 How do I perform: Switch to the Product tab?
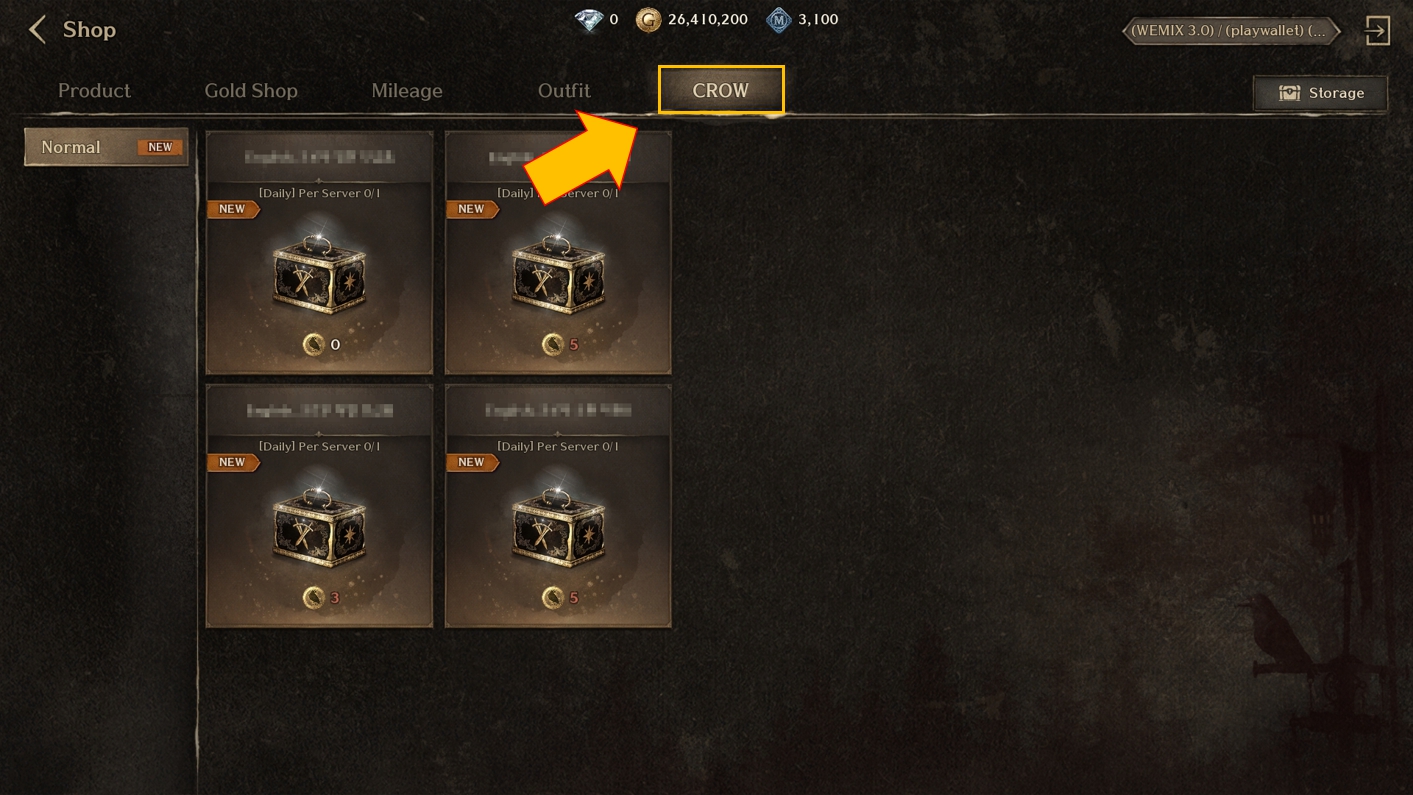[94, 91]
